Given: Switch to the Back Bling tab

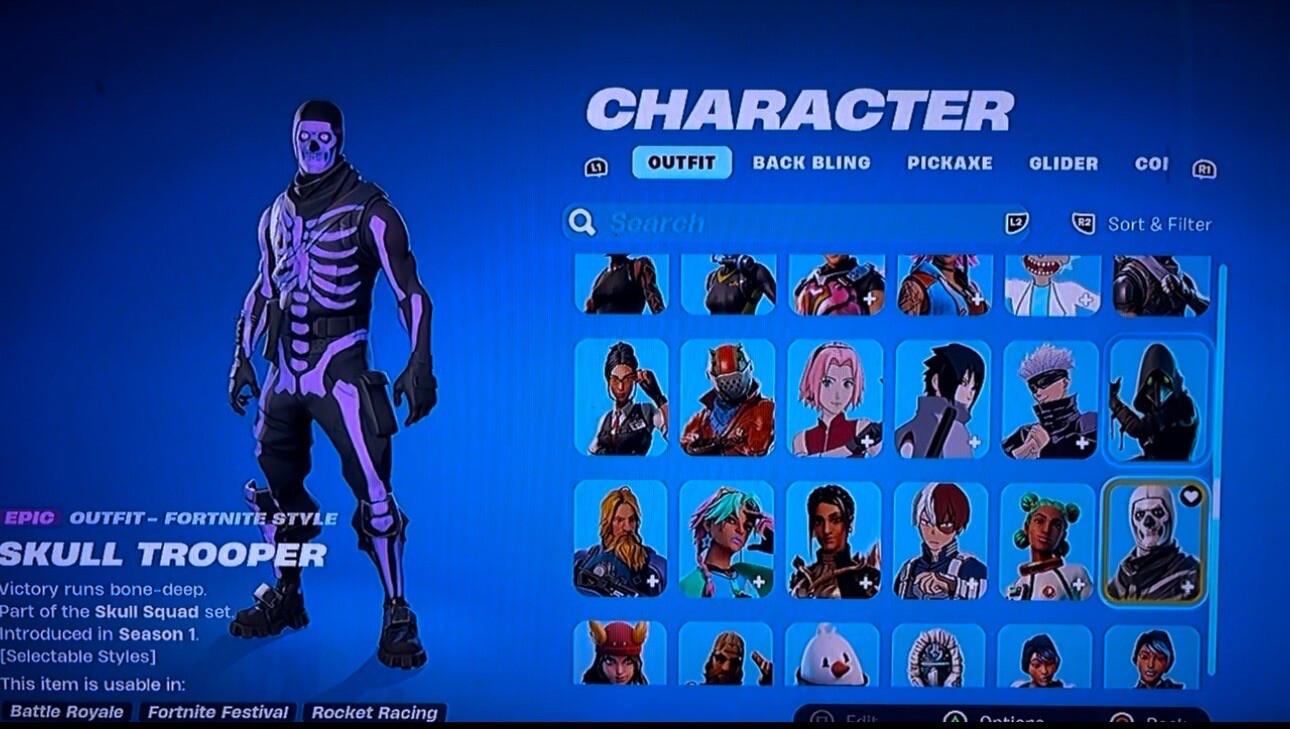Looking at the screenshot, I should pyautogui.click(x=812, y=163).
